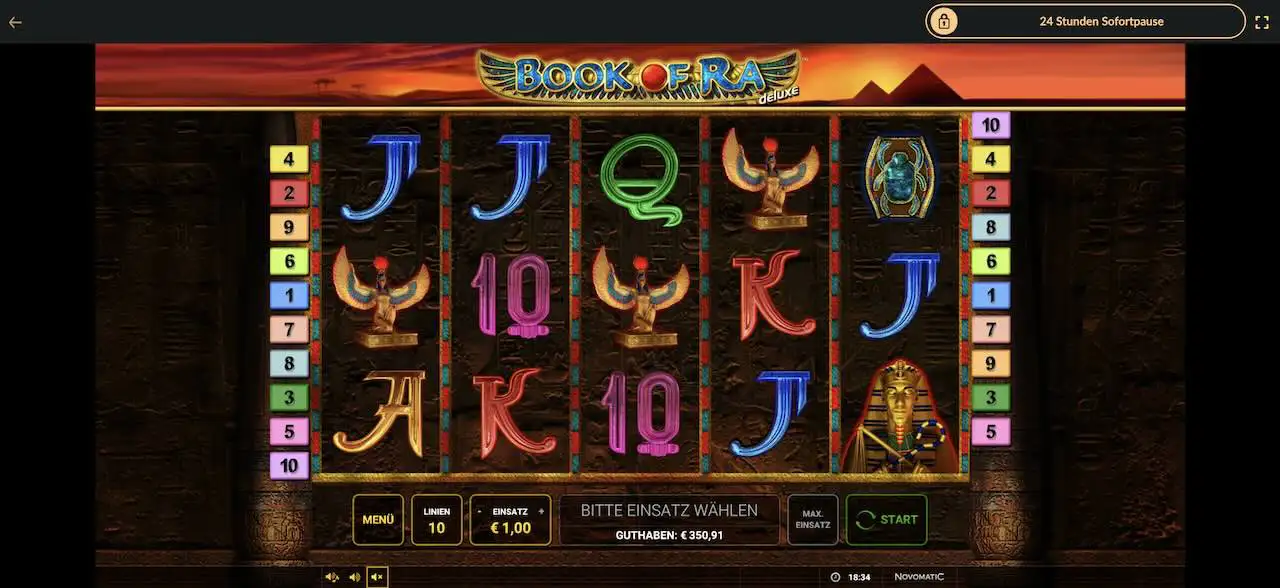Open the MENÜ button
The image size is (1280, 588).
pos(378,520)
